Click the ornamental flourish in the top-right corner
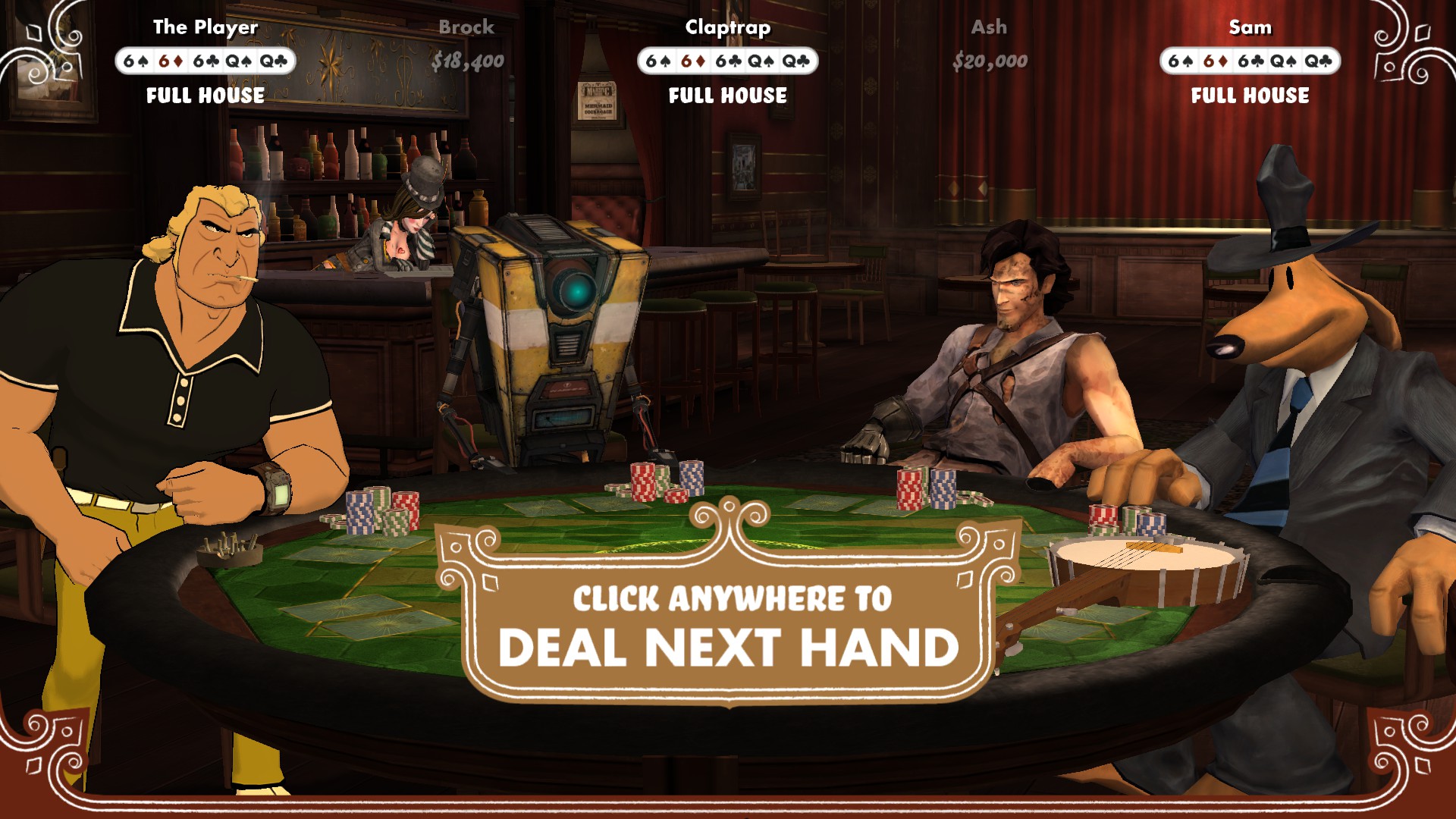 coord(1403,45)
